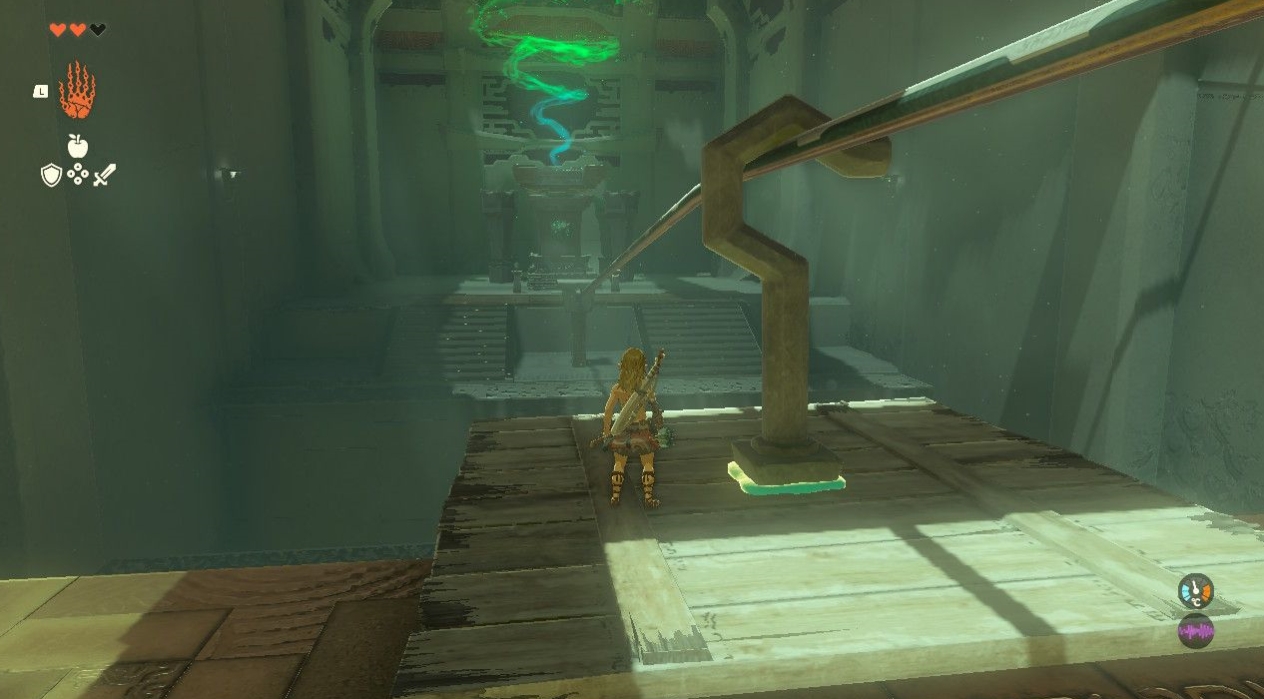This screenshot has height=699, width=1264.
Task: Activate the Ultrahand ability hand icon
Action: tap(76, 91)
